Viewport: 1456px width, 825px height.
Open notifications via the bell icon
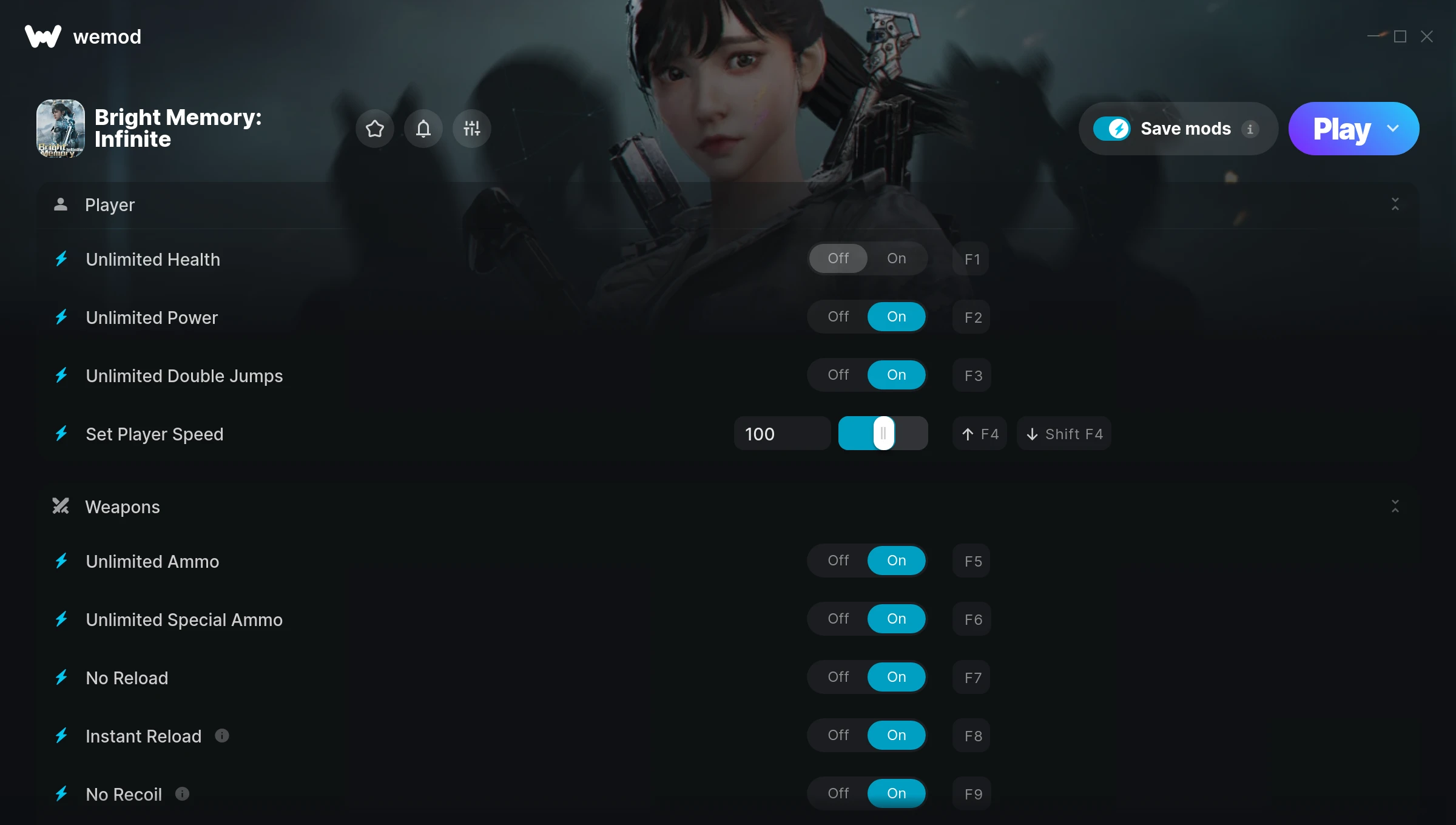coord(423,129)
